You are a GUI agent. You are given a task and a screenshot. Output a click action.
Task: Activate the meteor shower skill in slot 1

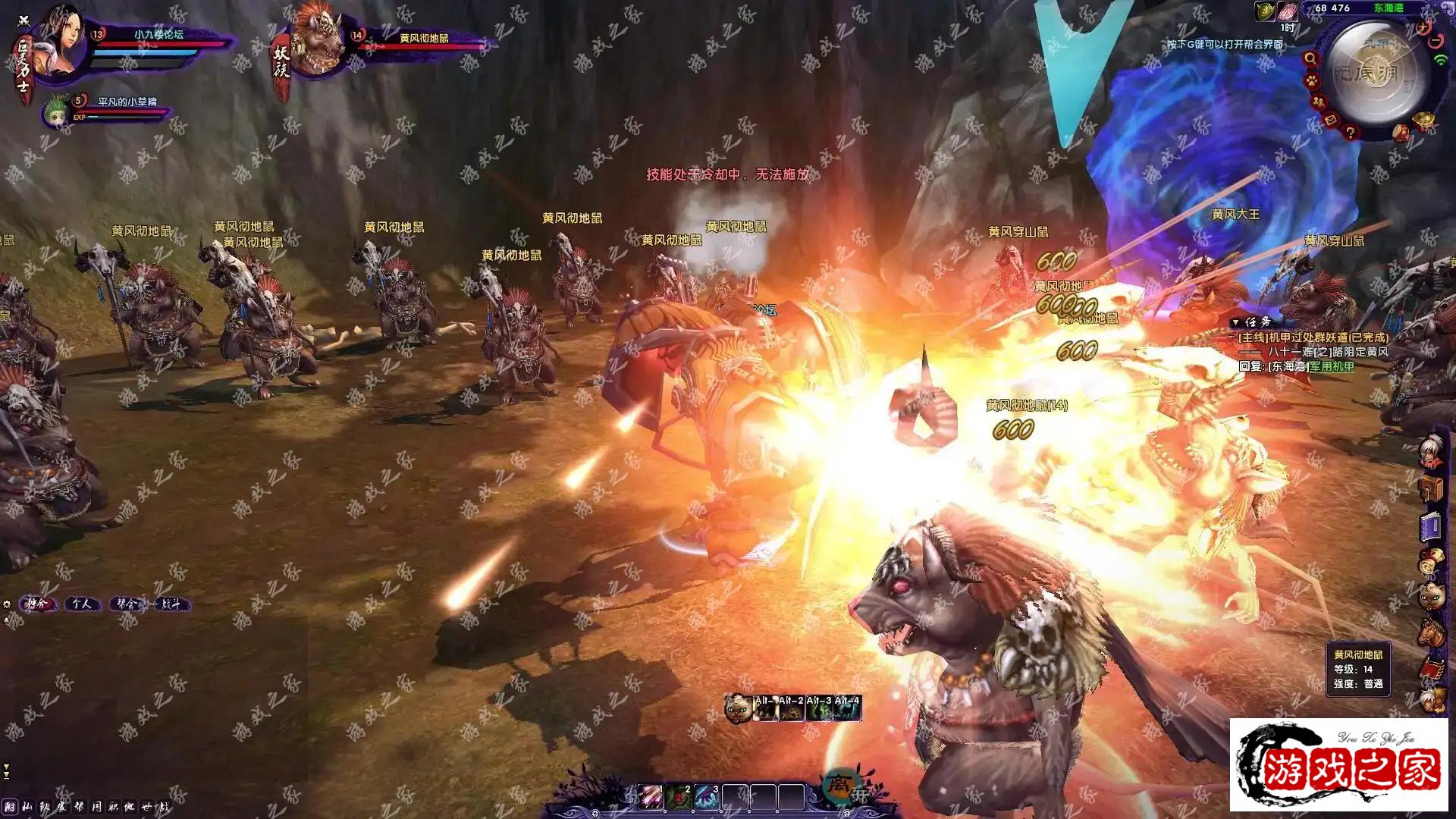point(650,797)
